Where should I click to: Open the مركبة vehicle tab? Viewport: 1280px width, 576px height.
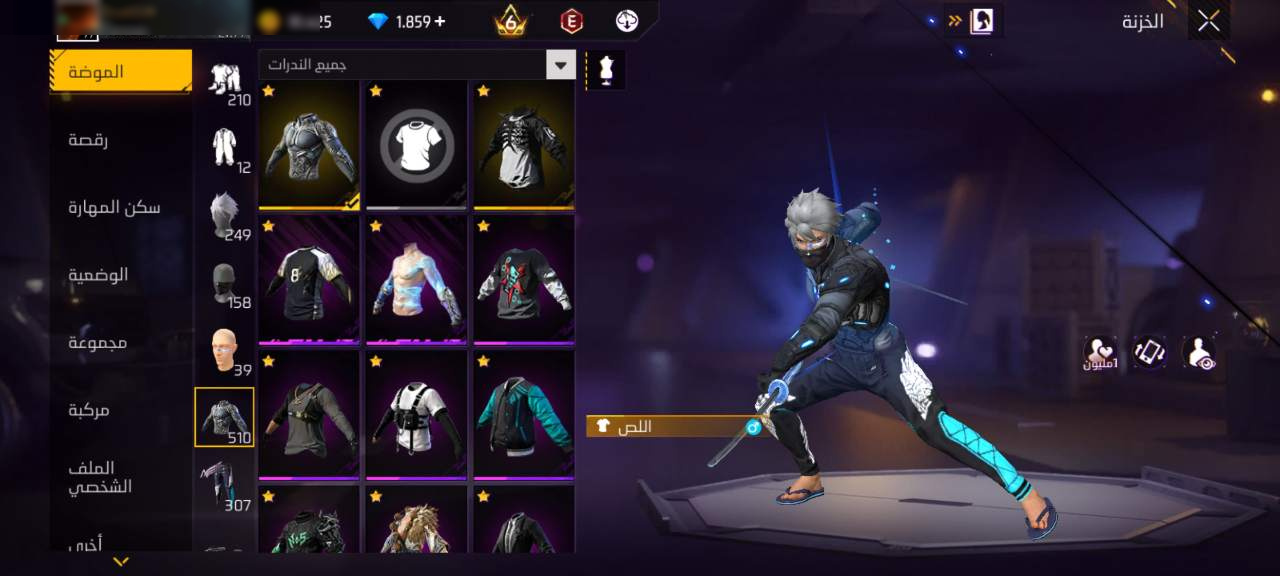point(88,410)
